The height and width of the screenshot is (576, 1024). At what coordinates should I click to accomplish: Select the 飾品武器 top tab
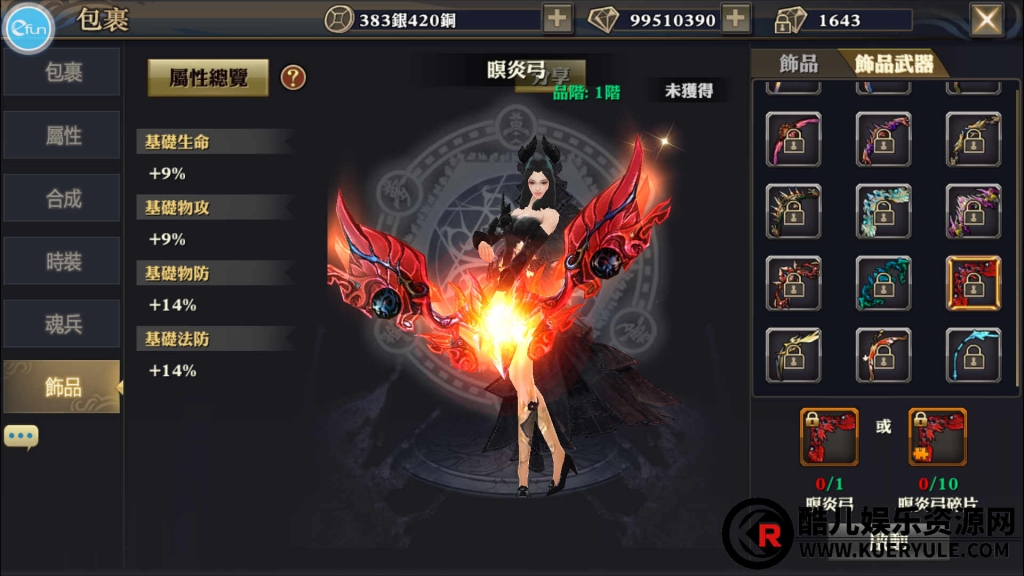point(894,64)
